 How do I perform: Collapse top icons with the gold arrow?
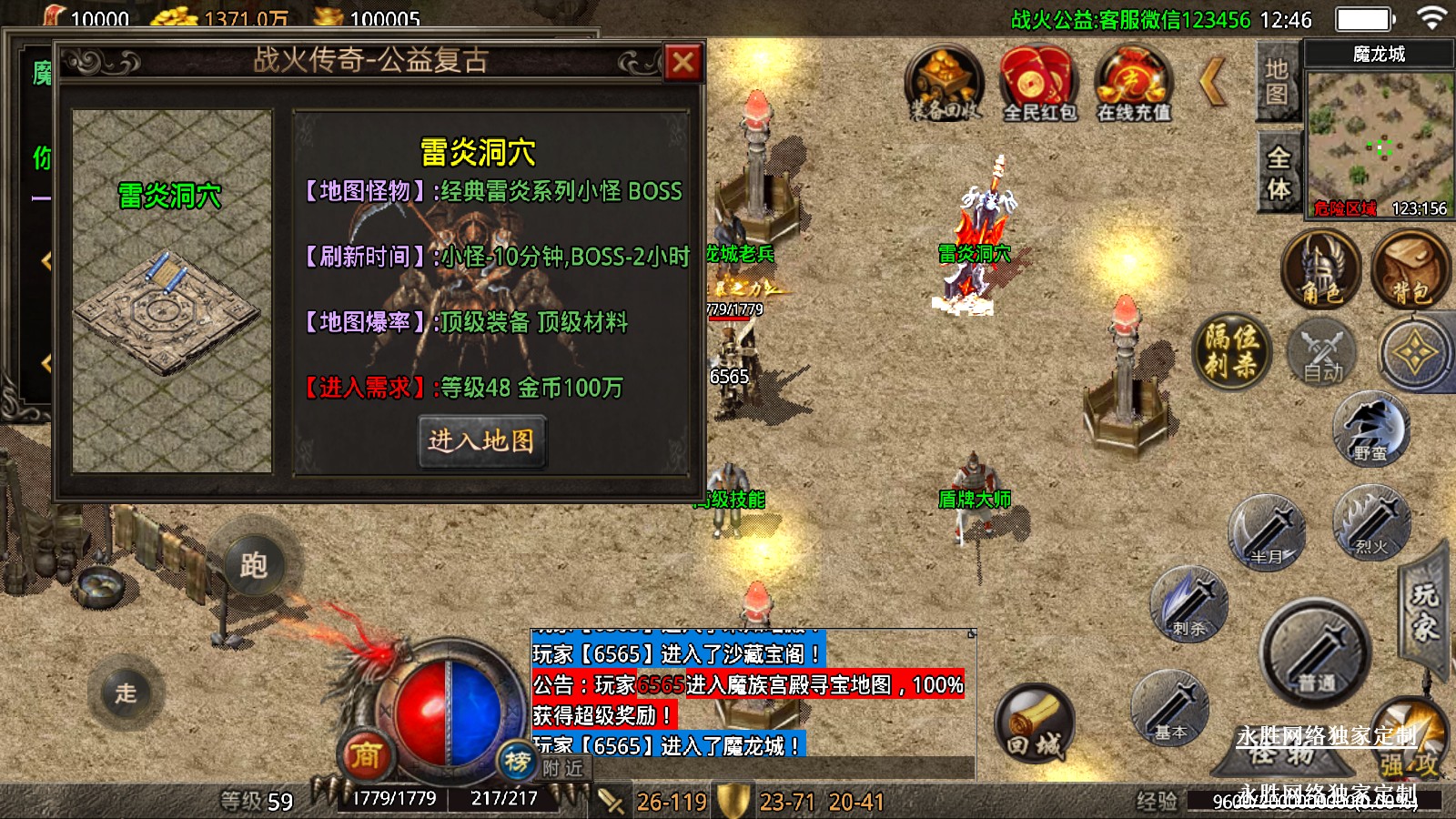pos(1213,82)
